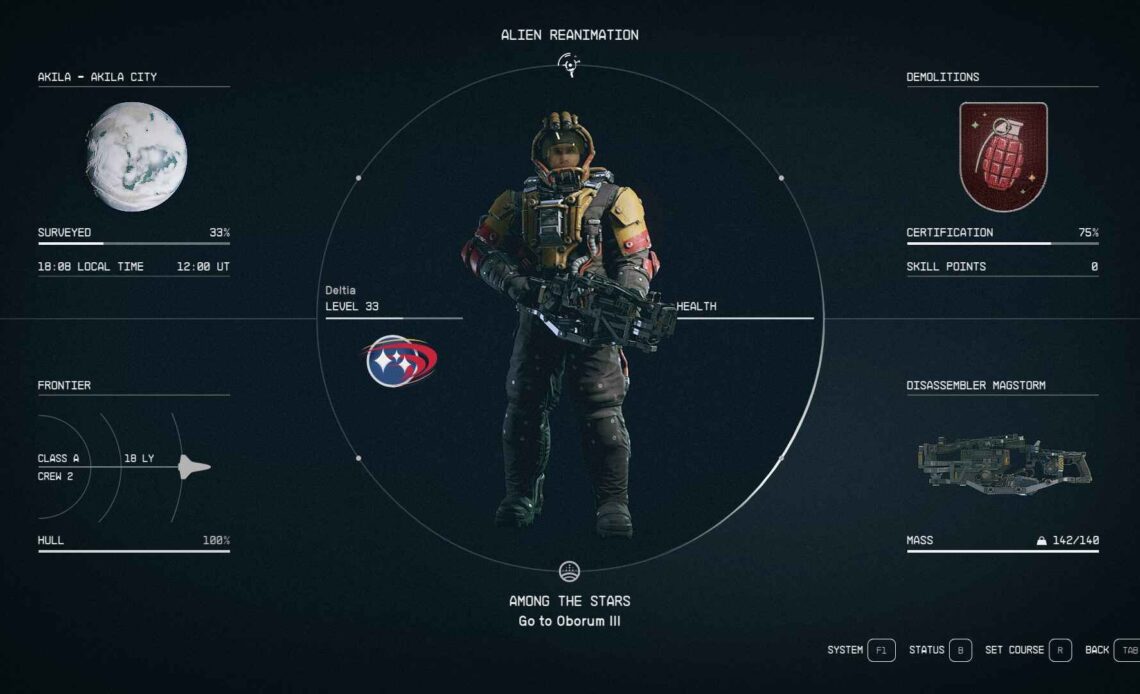Select the missions icon at circle bottom
Screen dimensions: 1140x694
coord(569,571)
